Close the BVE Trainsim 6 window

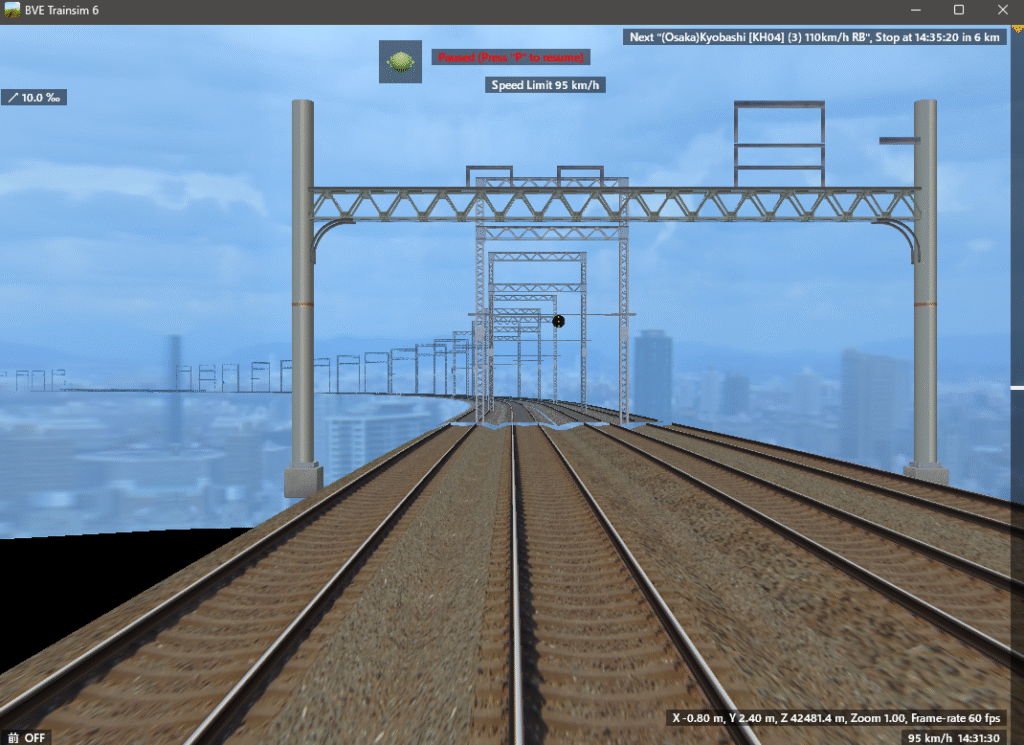pyautogui.click(x=1001, y=11)
